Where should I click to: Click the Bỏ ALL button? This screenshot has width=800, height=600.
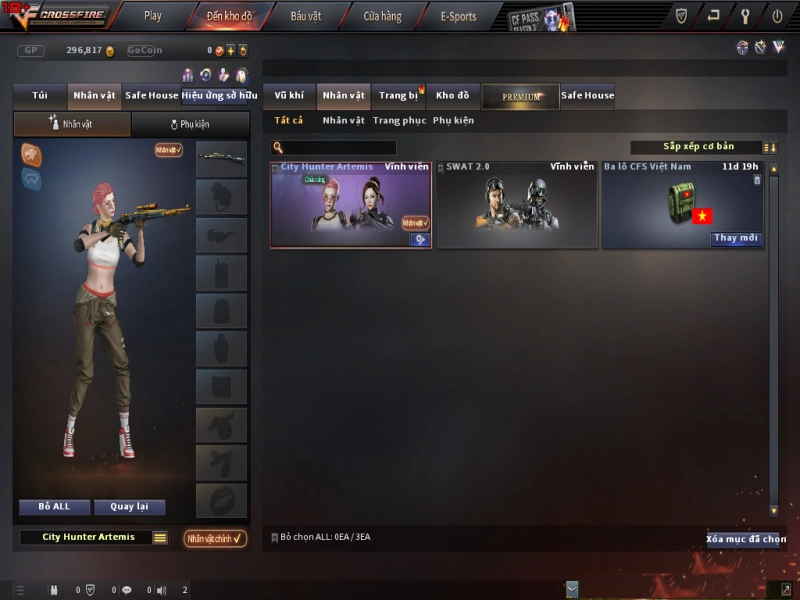tap(54, 507)
